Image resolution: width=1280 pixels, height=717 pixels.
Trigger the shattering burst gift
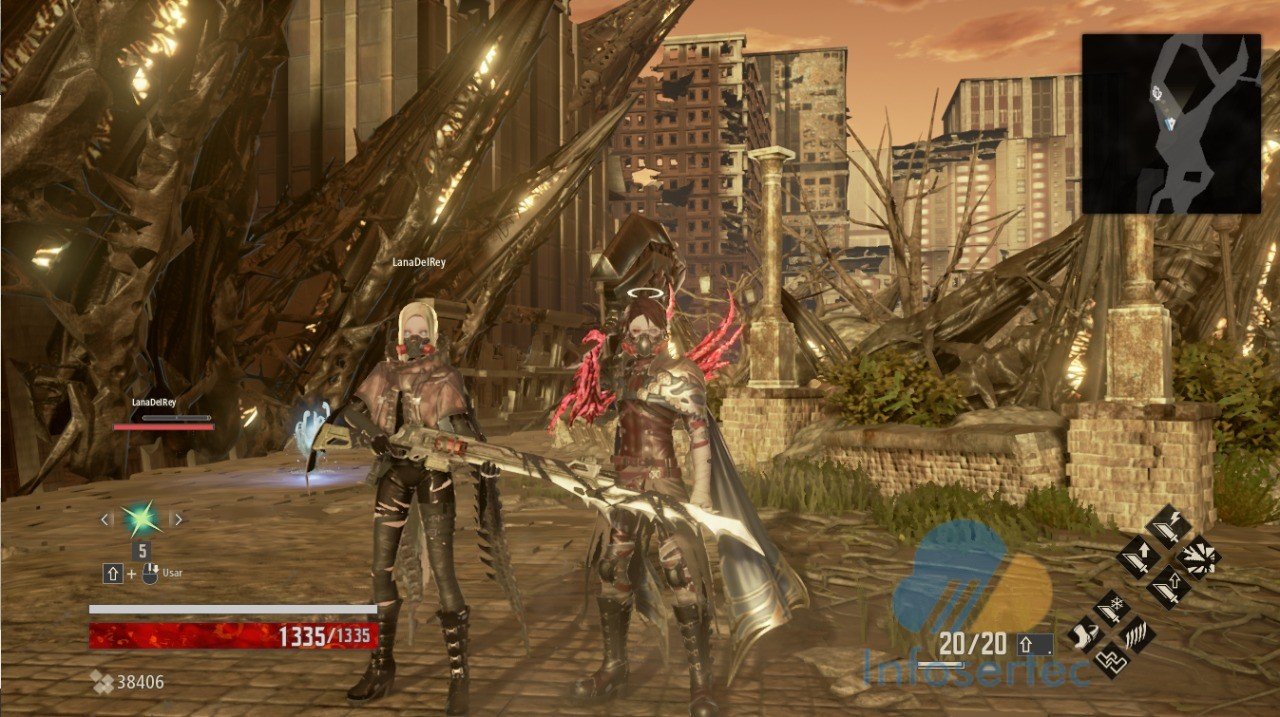coord(1197,556)
